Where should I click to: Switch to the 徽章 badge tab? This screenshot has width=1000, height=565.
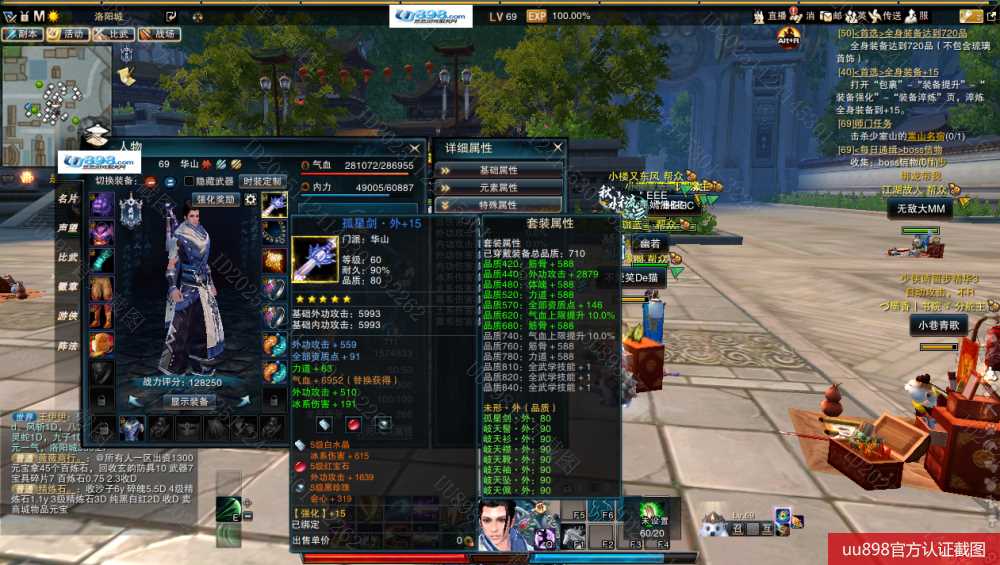tap(68, 286)
